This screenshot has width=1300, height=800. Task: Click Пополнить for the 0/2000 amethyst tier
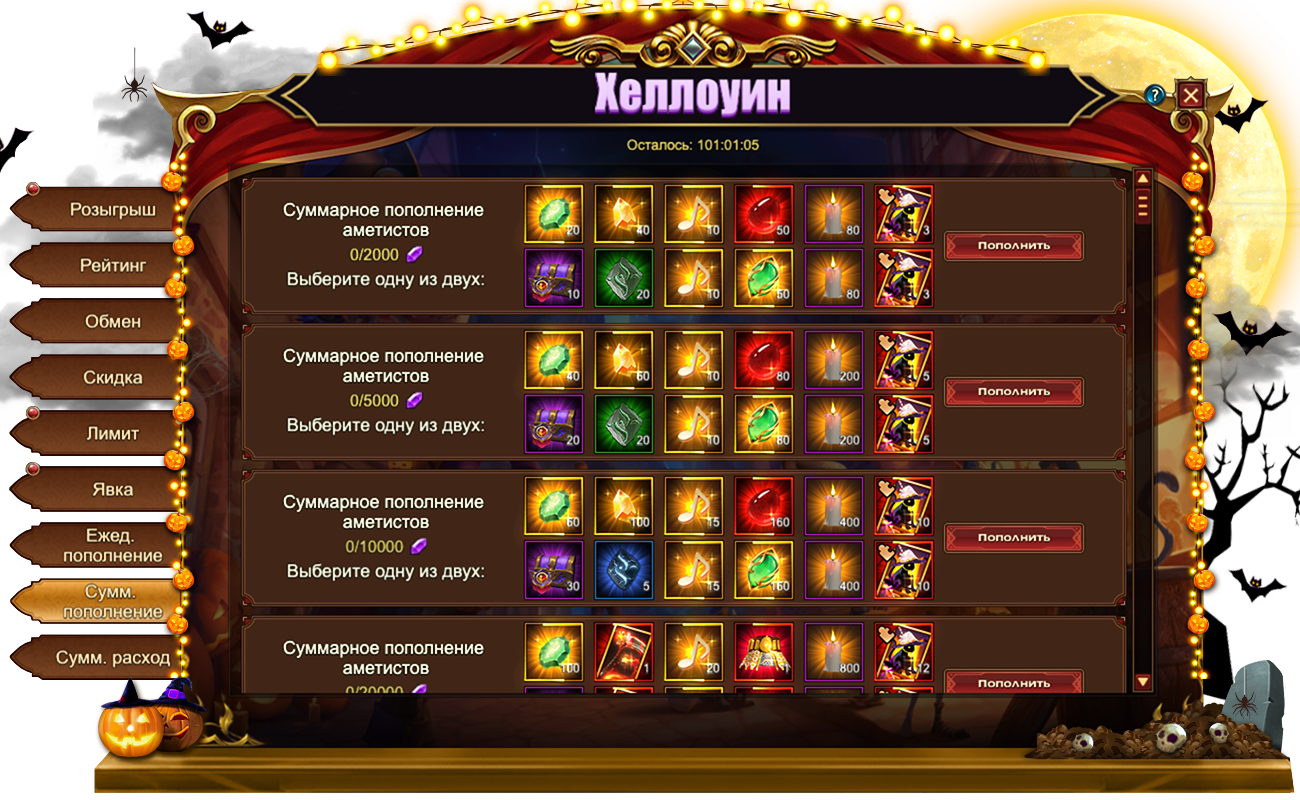1014,246
